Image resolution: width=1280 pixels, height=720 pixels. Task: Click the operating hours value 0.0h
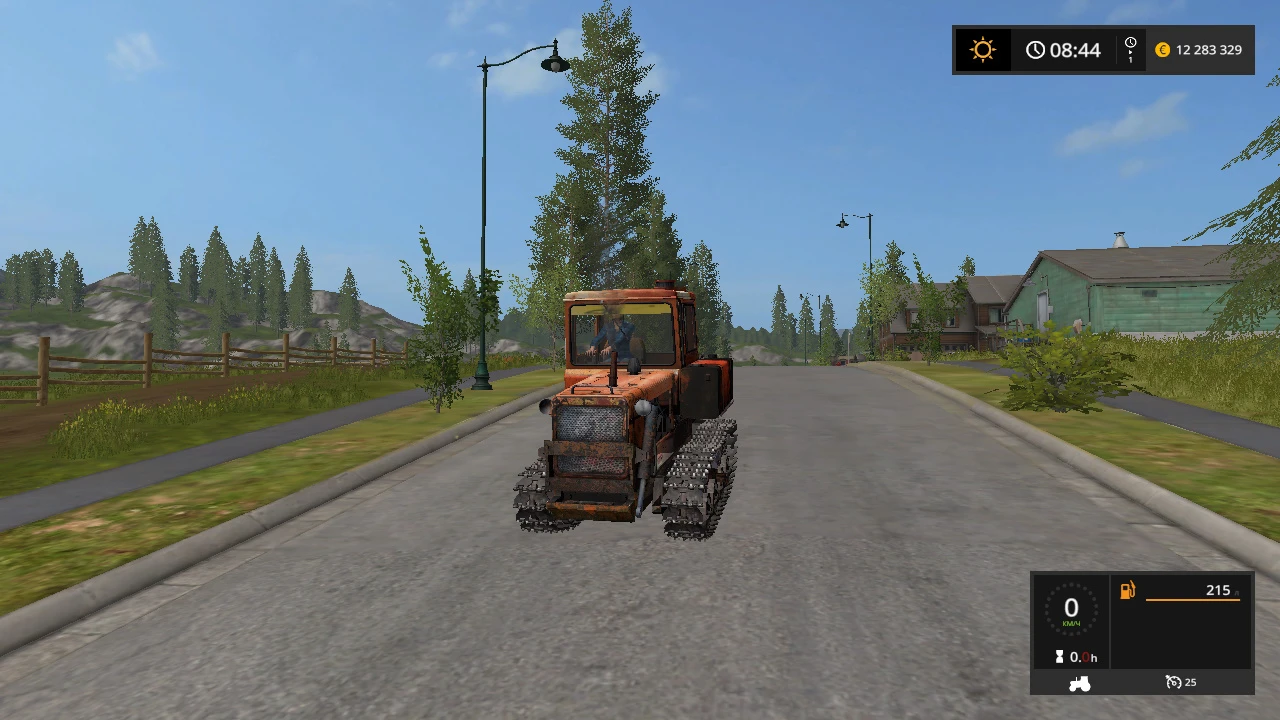point(1083,657)
